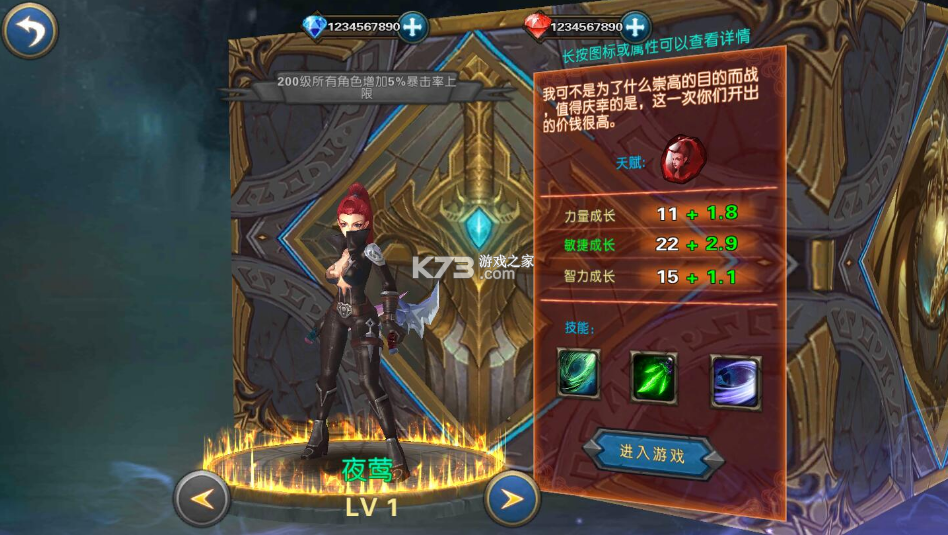
Task: View the red talent icon details
Action: point(684,159)
